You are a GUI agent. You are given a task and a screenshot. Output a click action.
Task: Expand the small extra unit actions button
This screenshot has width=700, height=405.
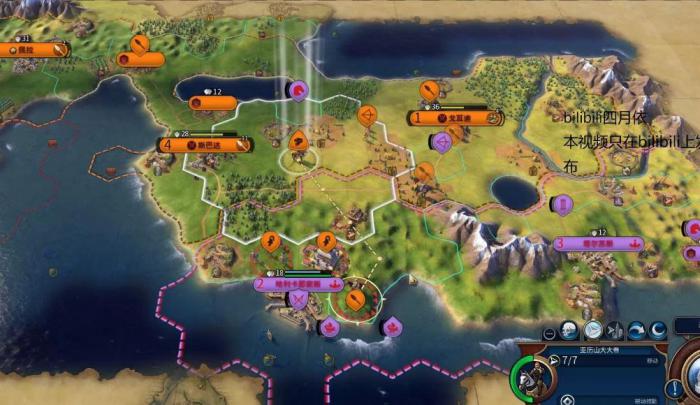[549, 331]
